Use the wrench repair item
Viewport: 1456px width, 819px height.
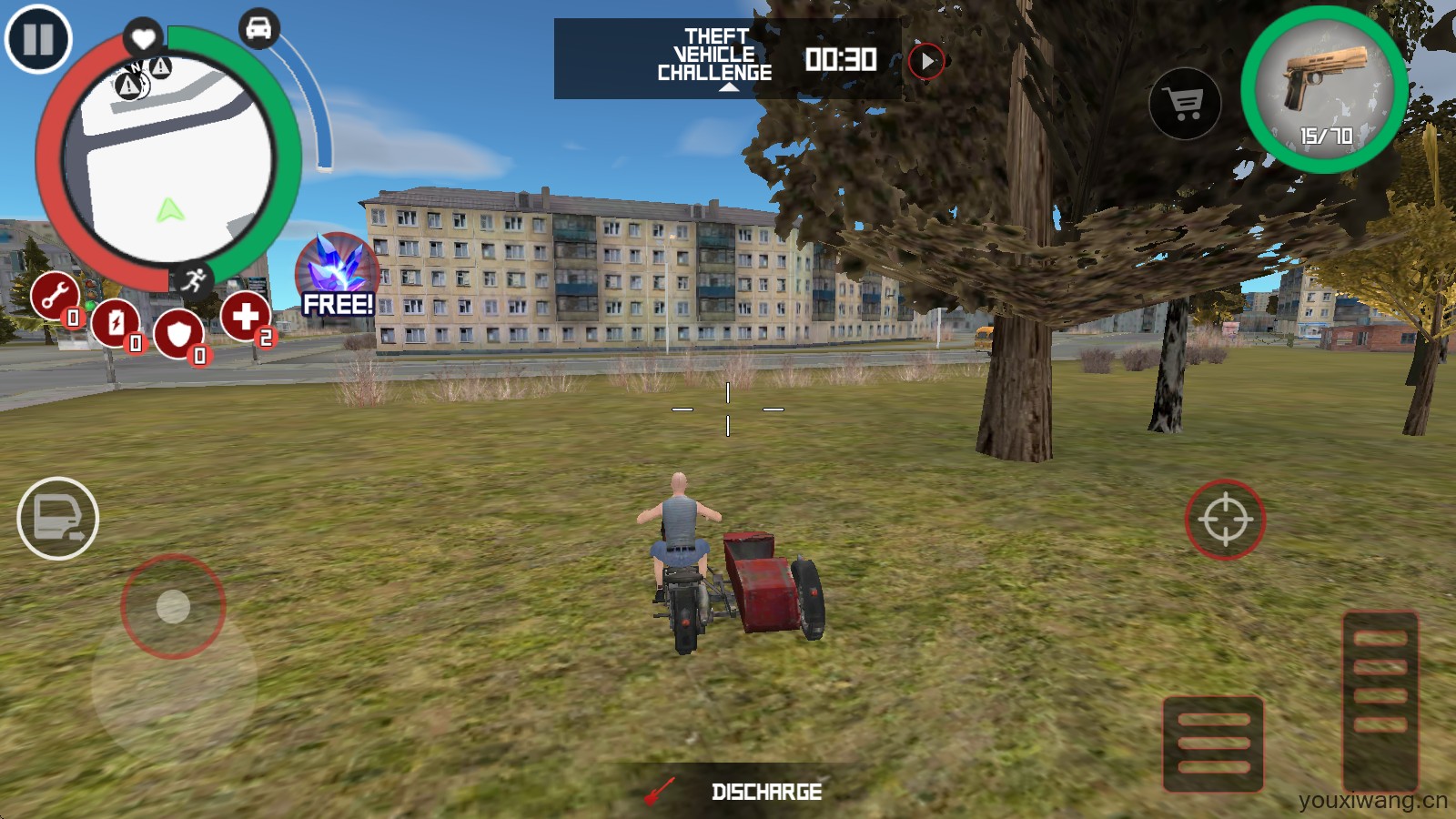pos(55,296)
